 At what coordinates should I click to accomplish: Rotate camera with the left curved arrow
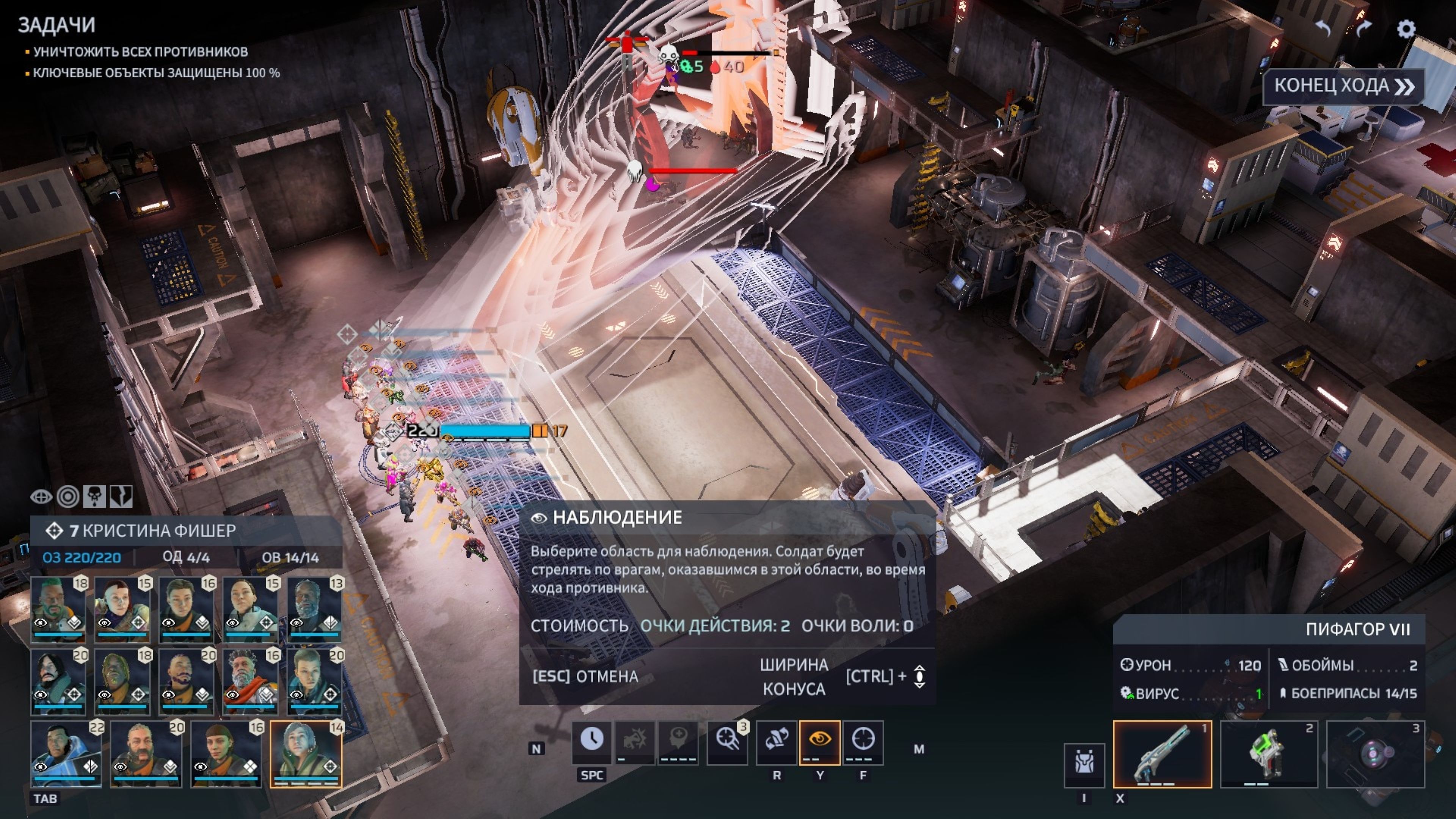1323,28
